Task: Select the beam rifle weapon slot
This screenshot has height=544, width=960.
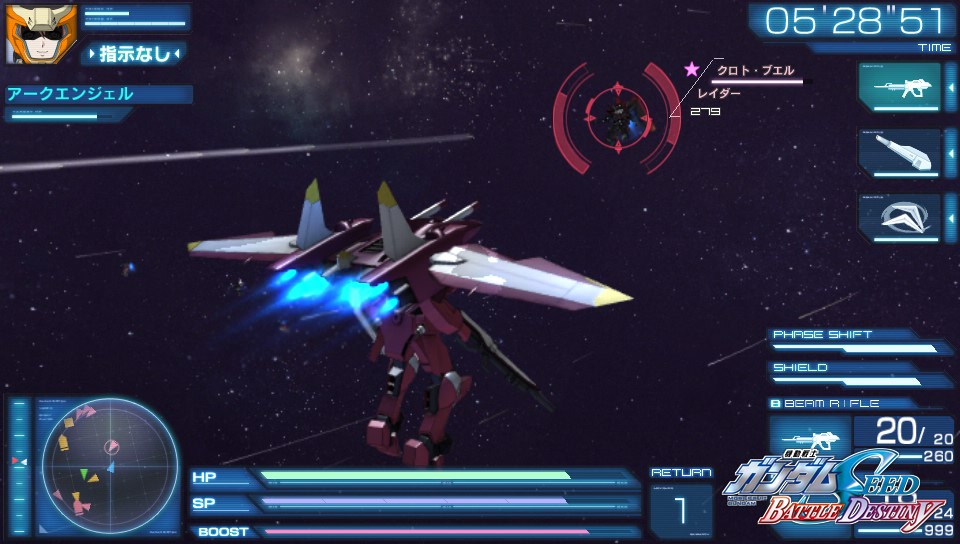Action: click(899, 86)
